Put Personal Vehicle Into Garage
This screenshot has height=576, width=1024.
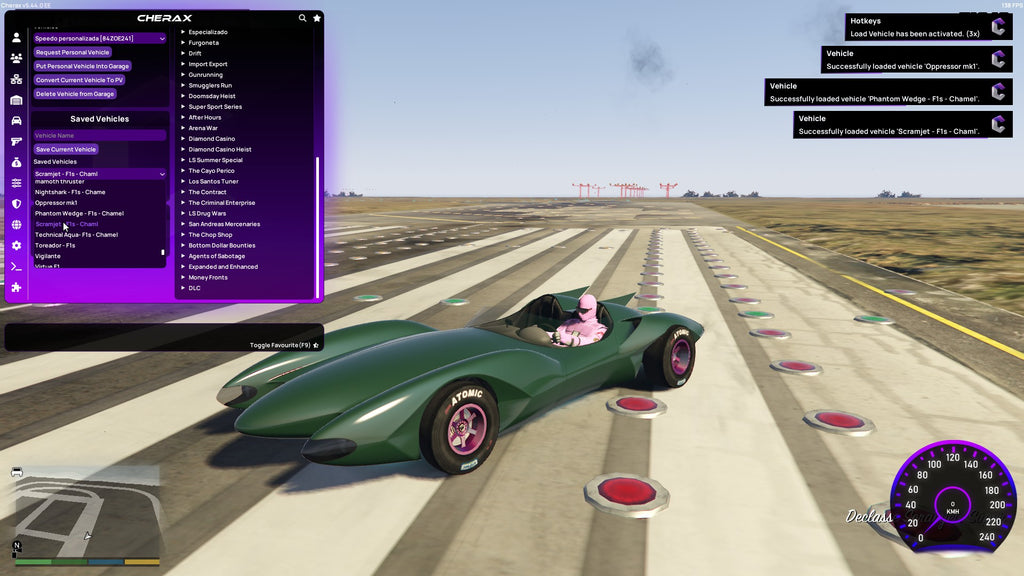pos(82,66)
